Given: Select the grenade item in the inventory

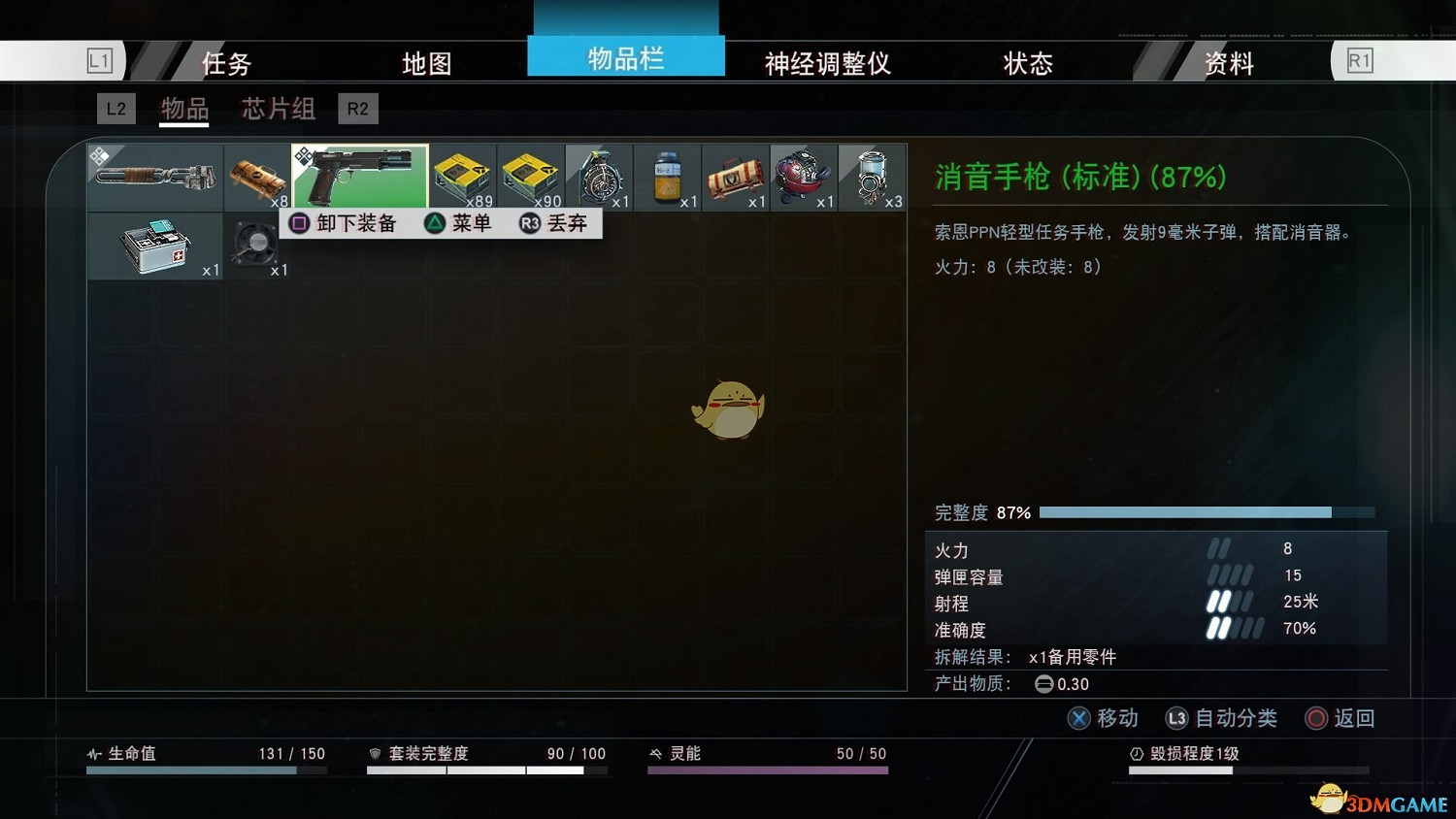Looking at the screenshot, I should [x=598, y=175].
